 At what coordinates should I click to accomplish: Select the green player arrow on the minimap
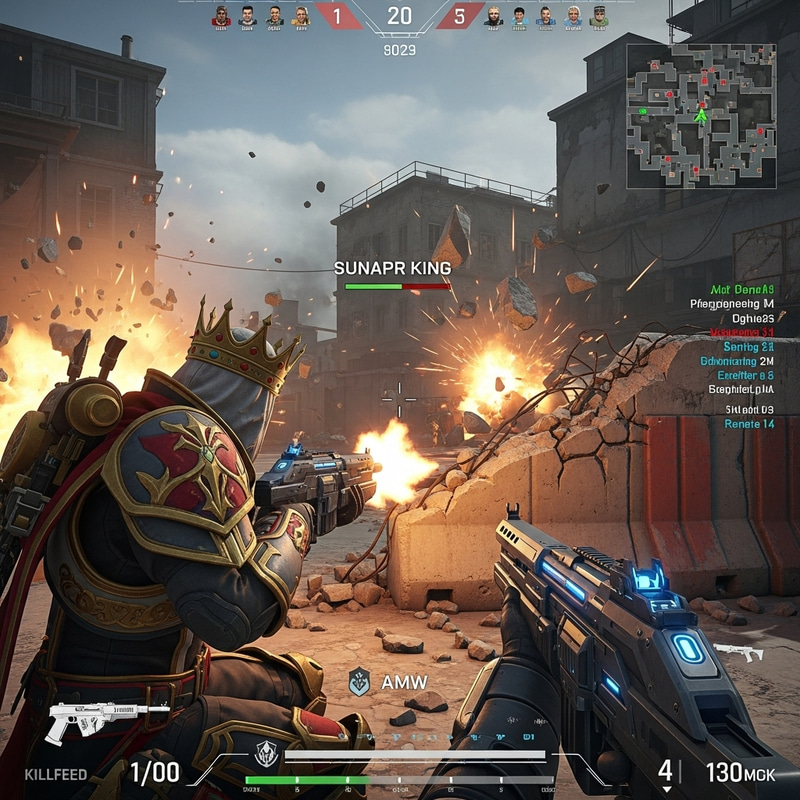[x=701, y=115]
